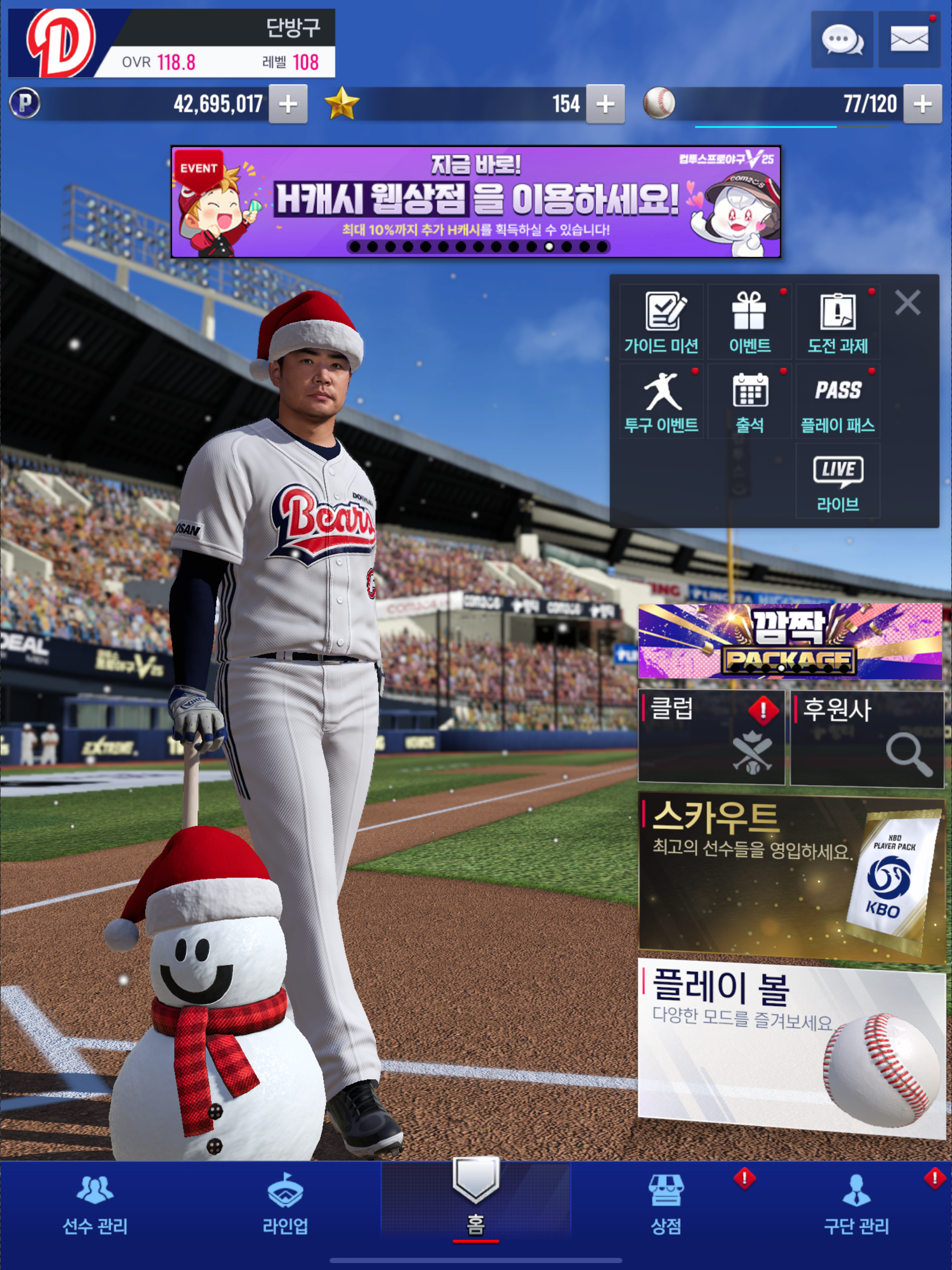The width and height of the screenshot is (952, 1270).
Task: Add more star currency
Action: [605, 104]
